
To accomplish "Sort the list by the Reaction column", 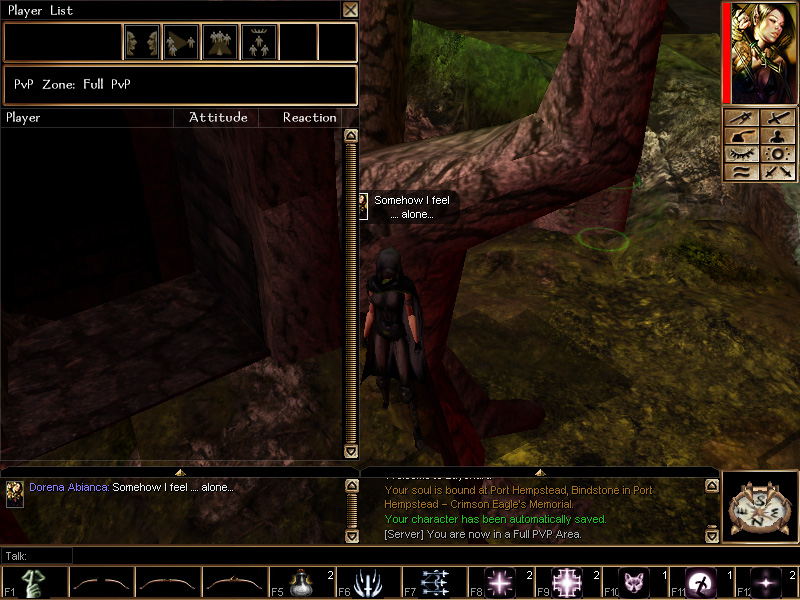I will click(x=309, y=118).
